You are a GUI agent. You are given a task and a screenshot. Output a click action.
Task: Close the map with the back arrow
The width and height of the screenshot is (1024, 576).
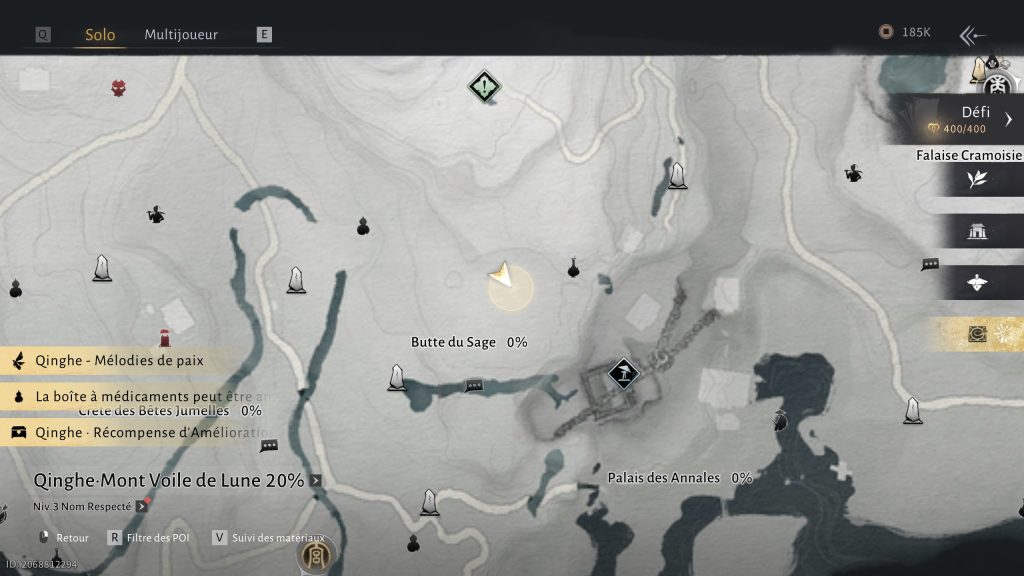coord(972,36)
